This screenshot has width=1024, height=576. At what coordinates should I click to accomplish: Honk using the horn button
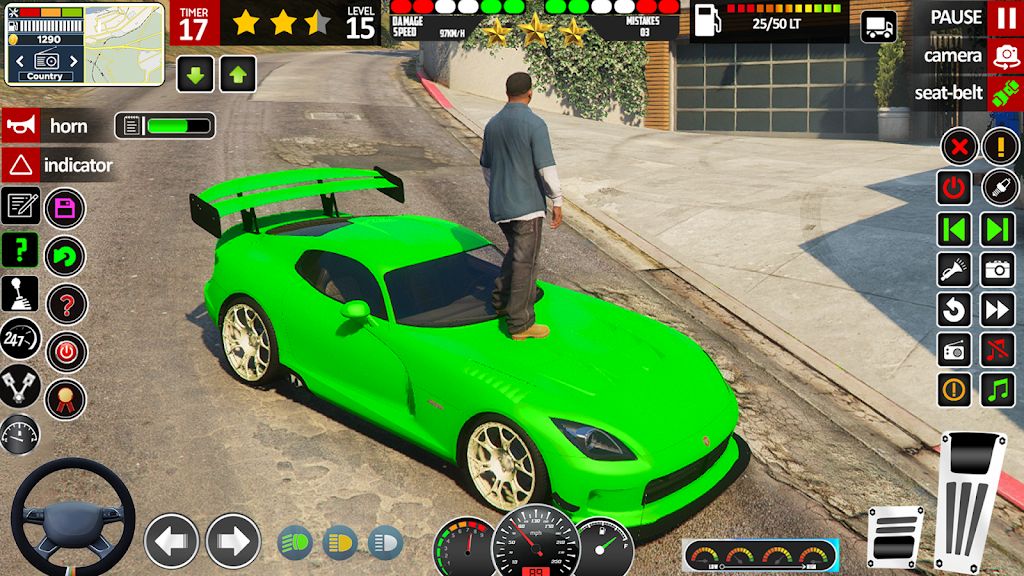point(20,126)
